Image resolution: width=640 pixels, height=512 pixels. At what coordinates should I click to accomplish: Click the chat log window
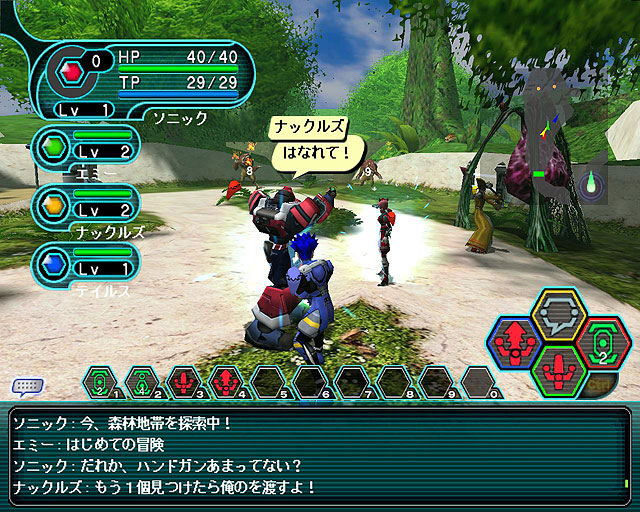318,457
